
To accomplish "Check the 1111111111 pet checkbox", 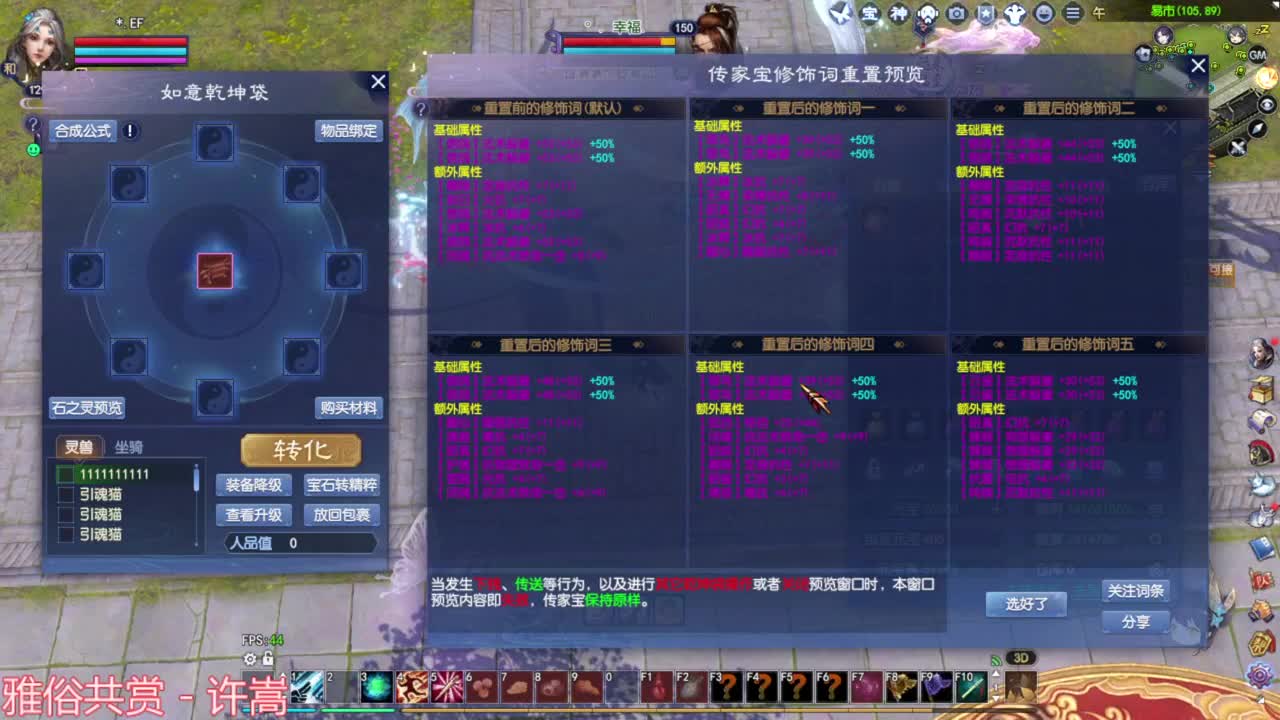I will pos(64,473).
